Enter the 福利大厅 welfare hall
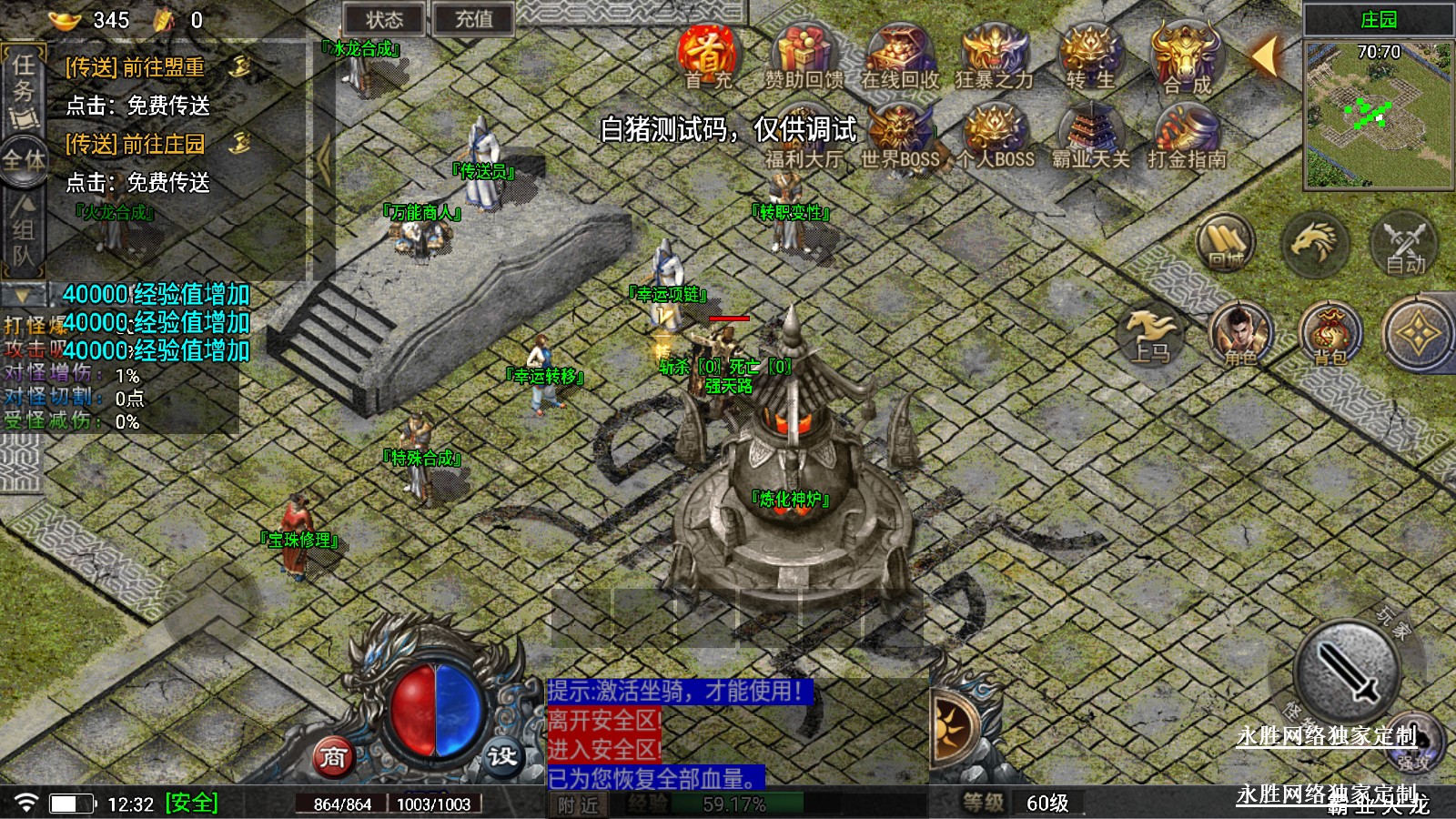 [x=804, y=136]
